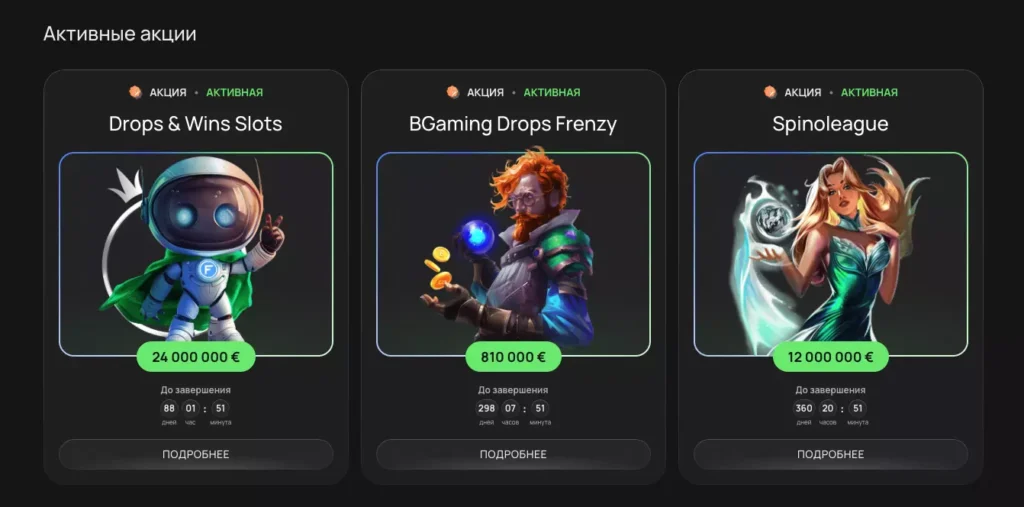Open the BGaming Drops Frenzy title

pos(513,124)
